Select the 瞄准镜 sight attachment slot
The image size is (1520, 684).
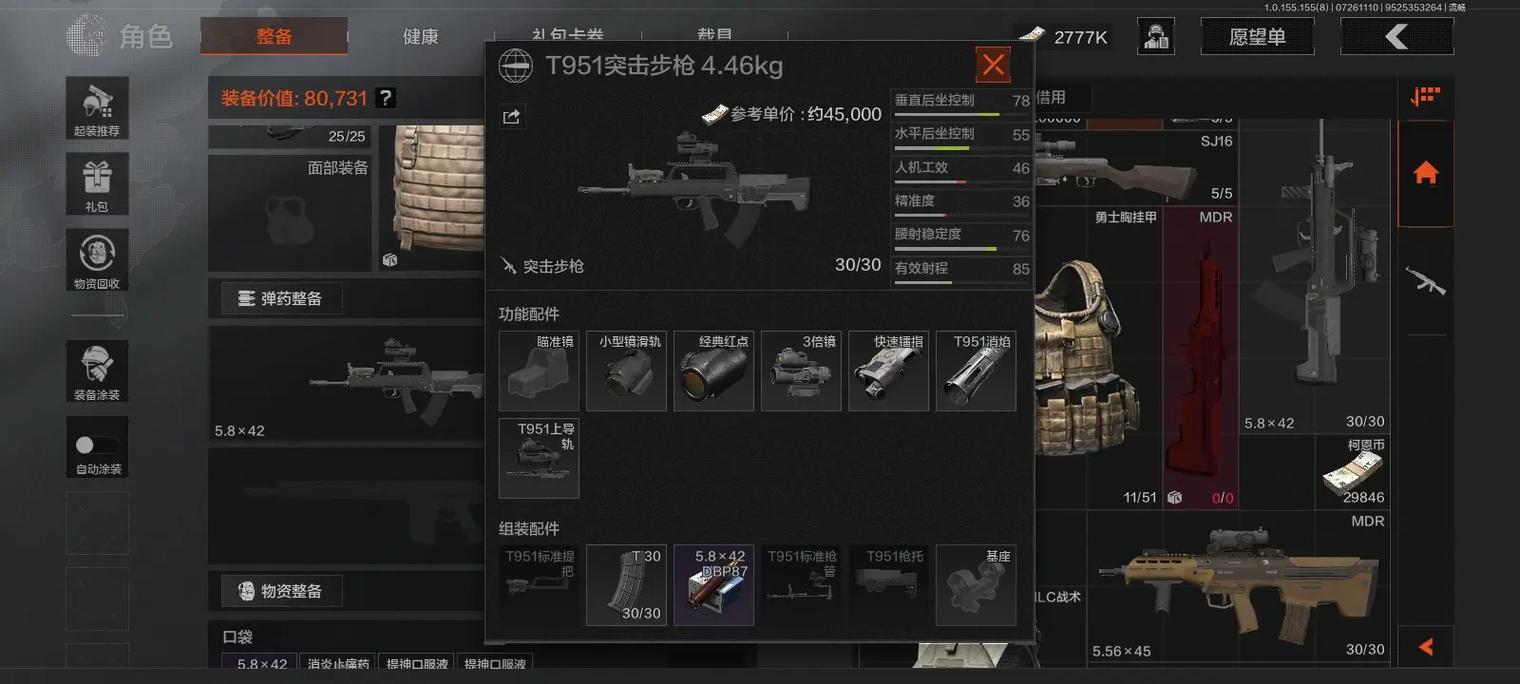pyautogui.click(x=539, y=371)
